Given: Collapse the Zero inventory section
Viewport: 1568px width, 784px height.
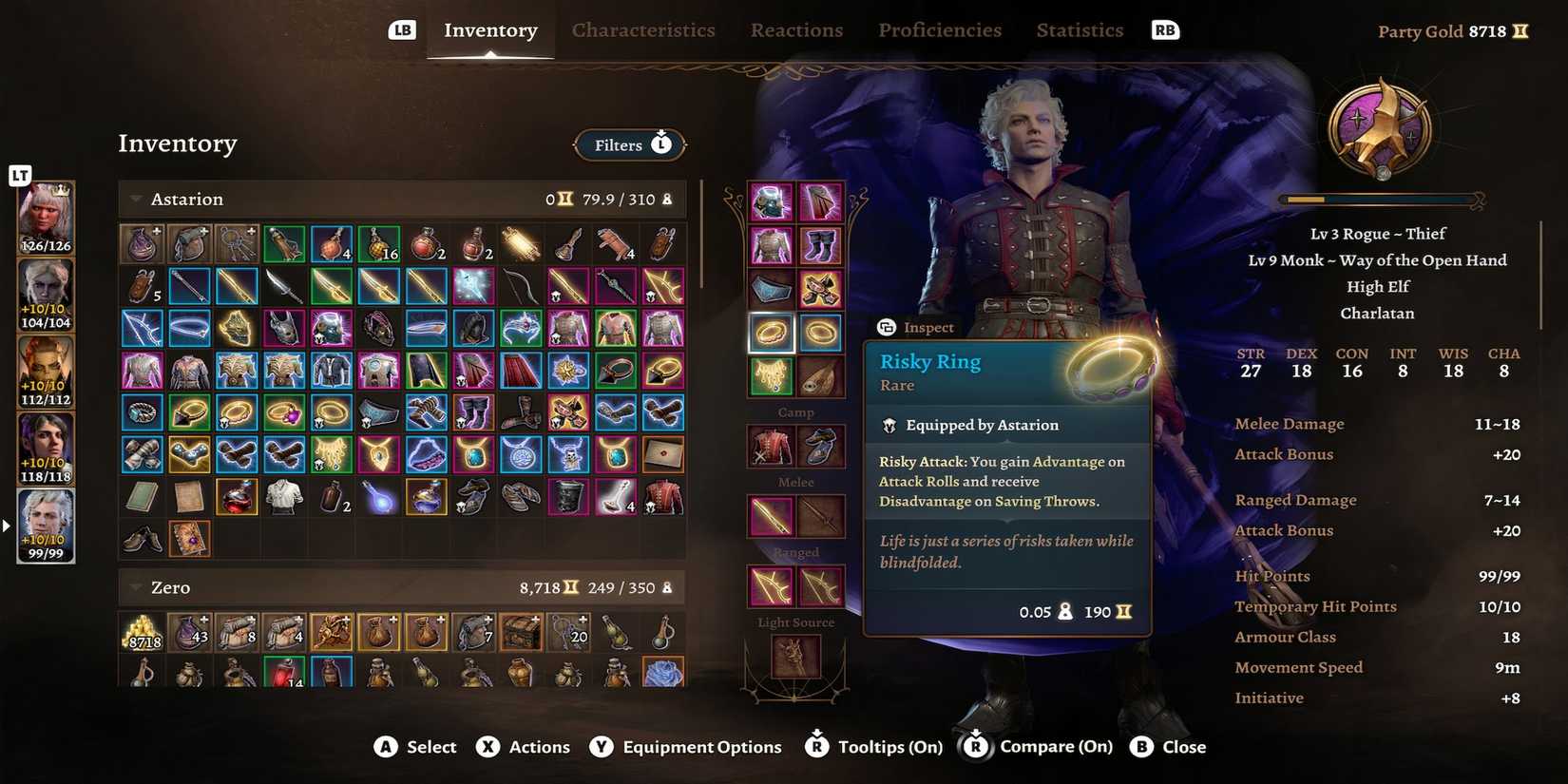Looking at the screenshot, I should [136, 588].
